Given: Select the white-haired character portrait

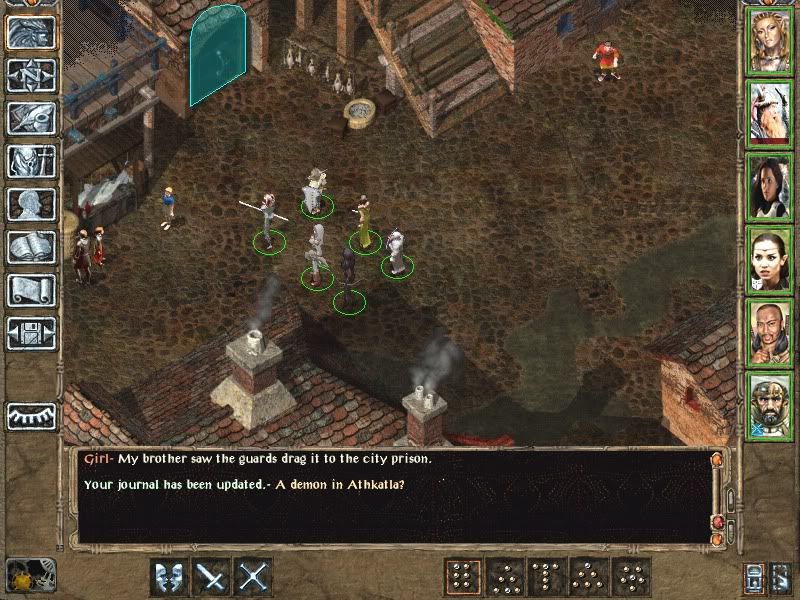Looking at the screenshot, I should click(770, 114).
